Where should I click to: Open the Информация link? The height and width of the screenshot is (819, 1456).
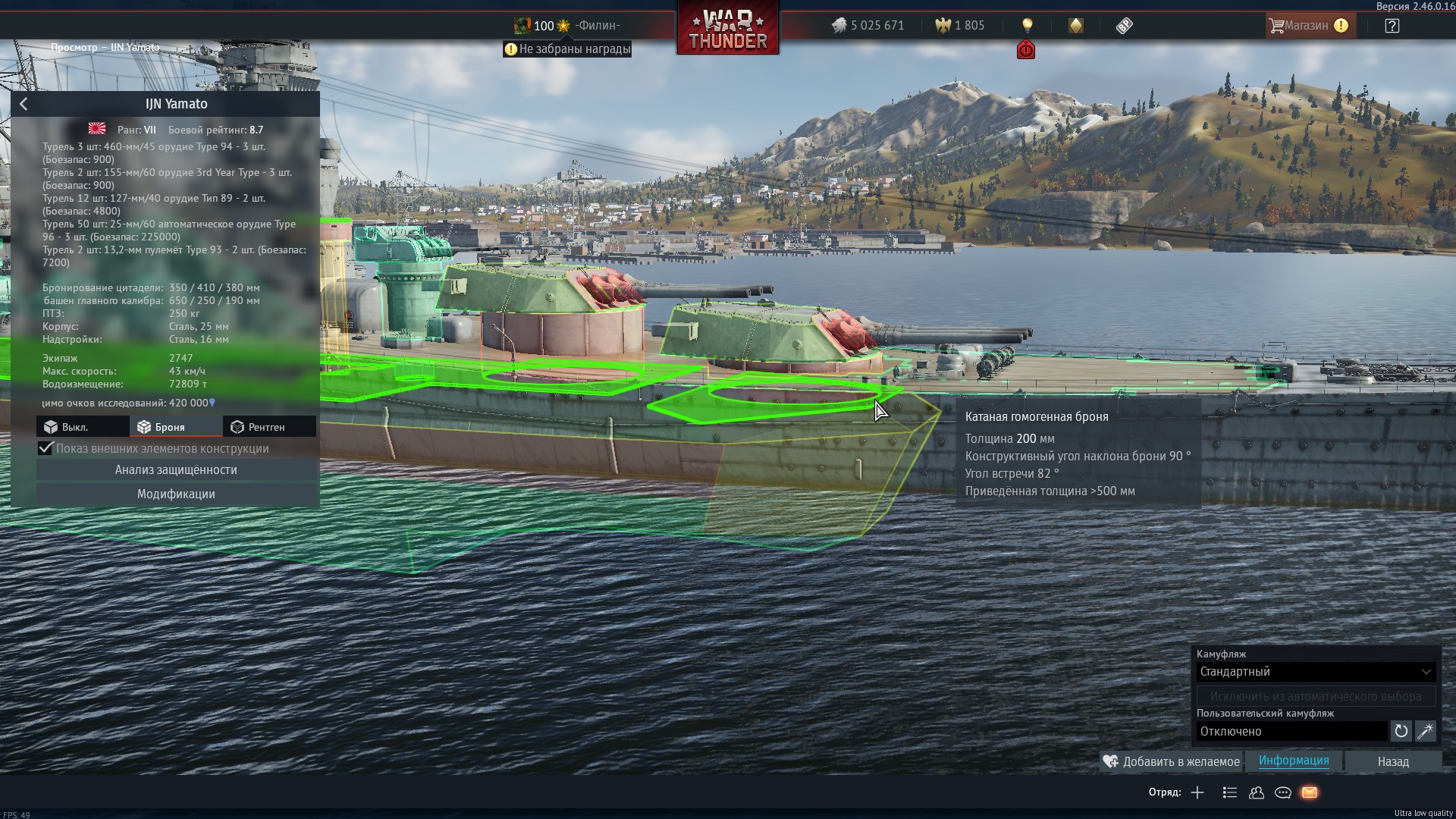click(1294, 761)
